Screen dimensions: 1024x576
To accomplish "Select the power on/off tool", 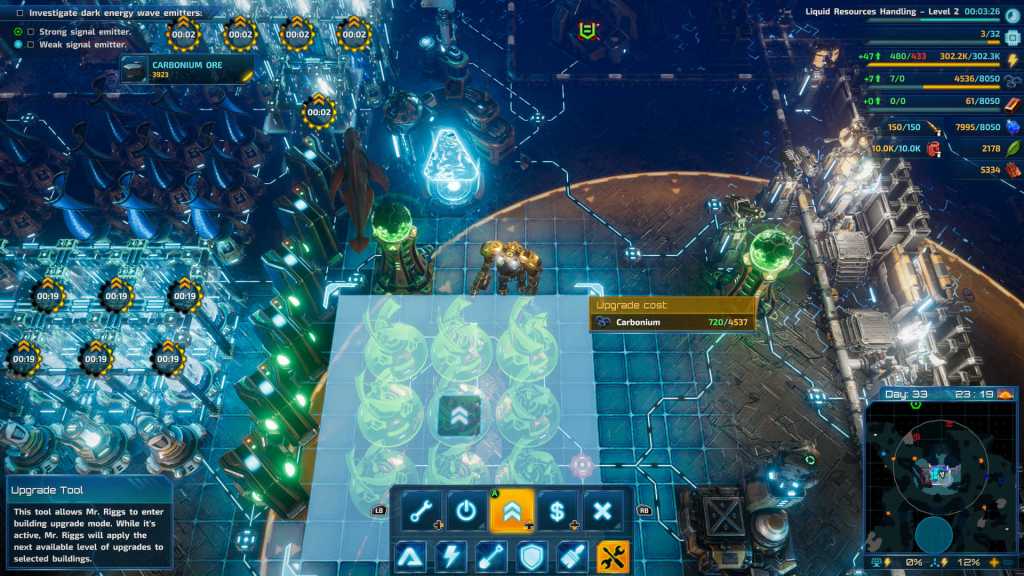I will tap(466, 510).
